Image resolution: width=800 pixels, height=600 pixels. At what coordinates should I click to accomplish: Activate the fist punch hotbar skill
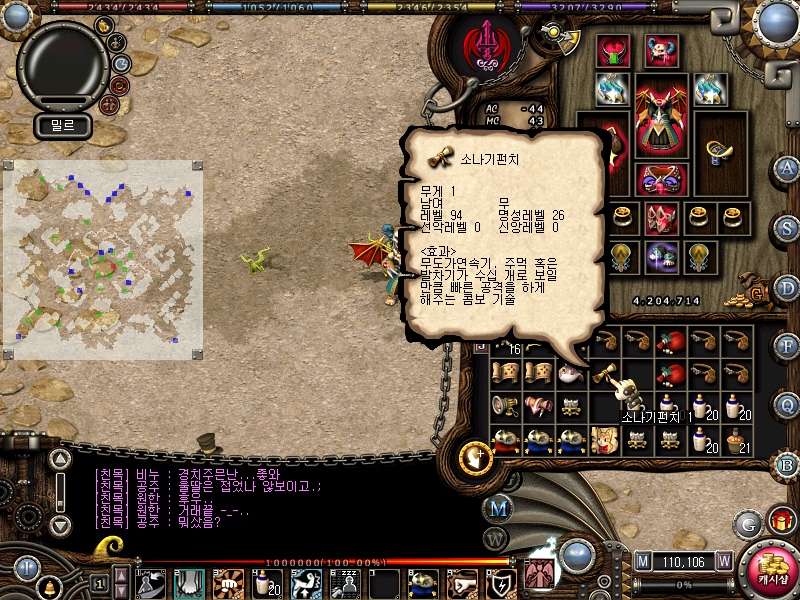pos(227,582)
